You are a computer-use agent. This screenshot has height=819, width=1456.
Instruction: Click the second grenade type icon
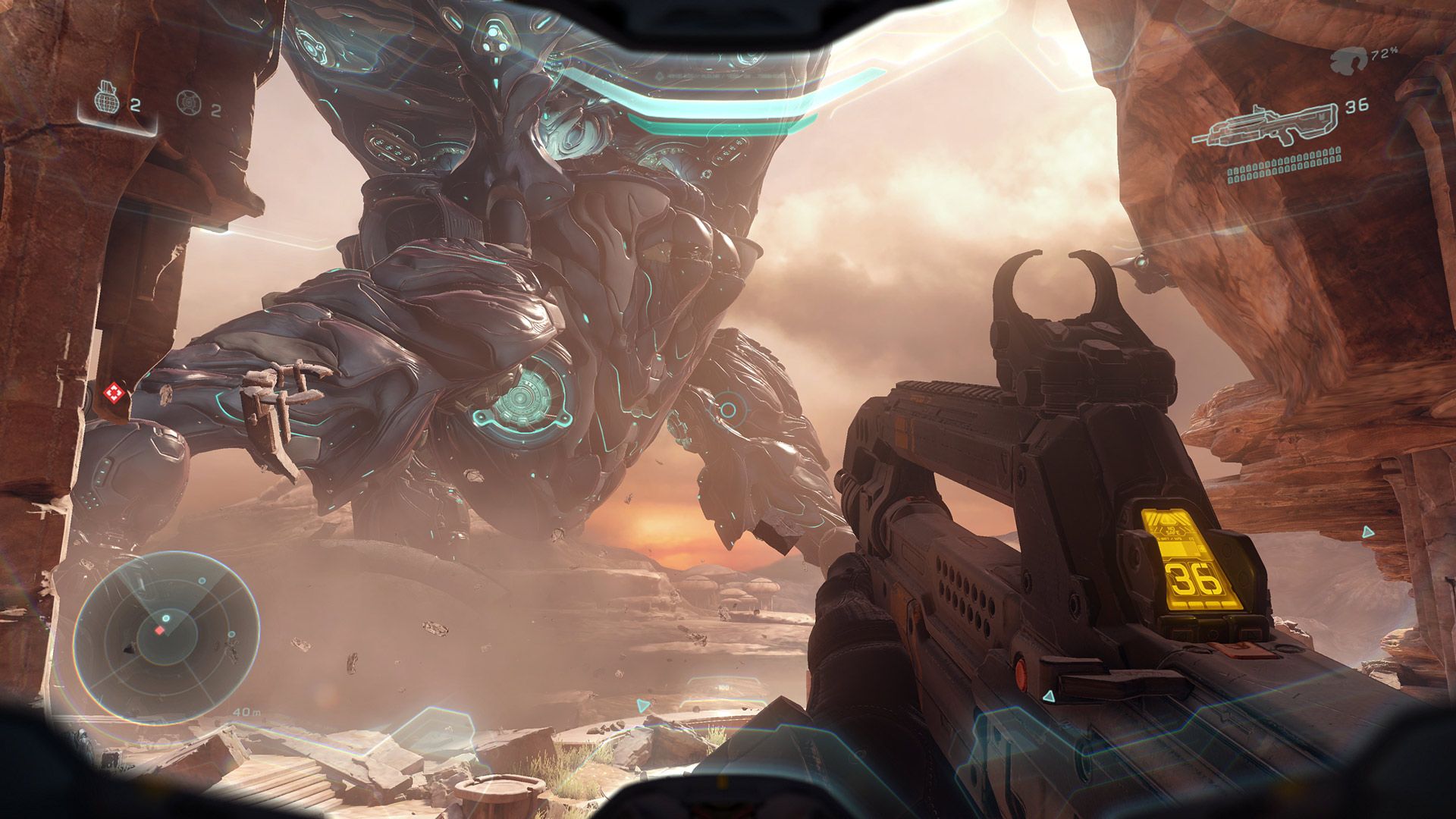[x=187, y=102]
